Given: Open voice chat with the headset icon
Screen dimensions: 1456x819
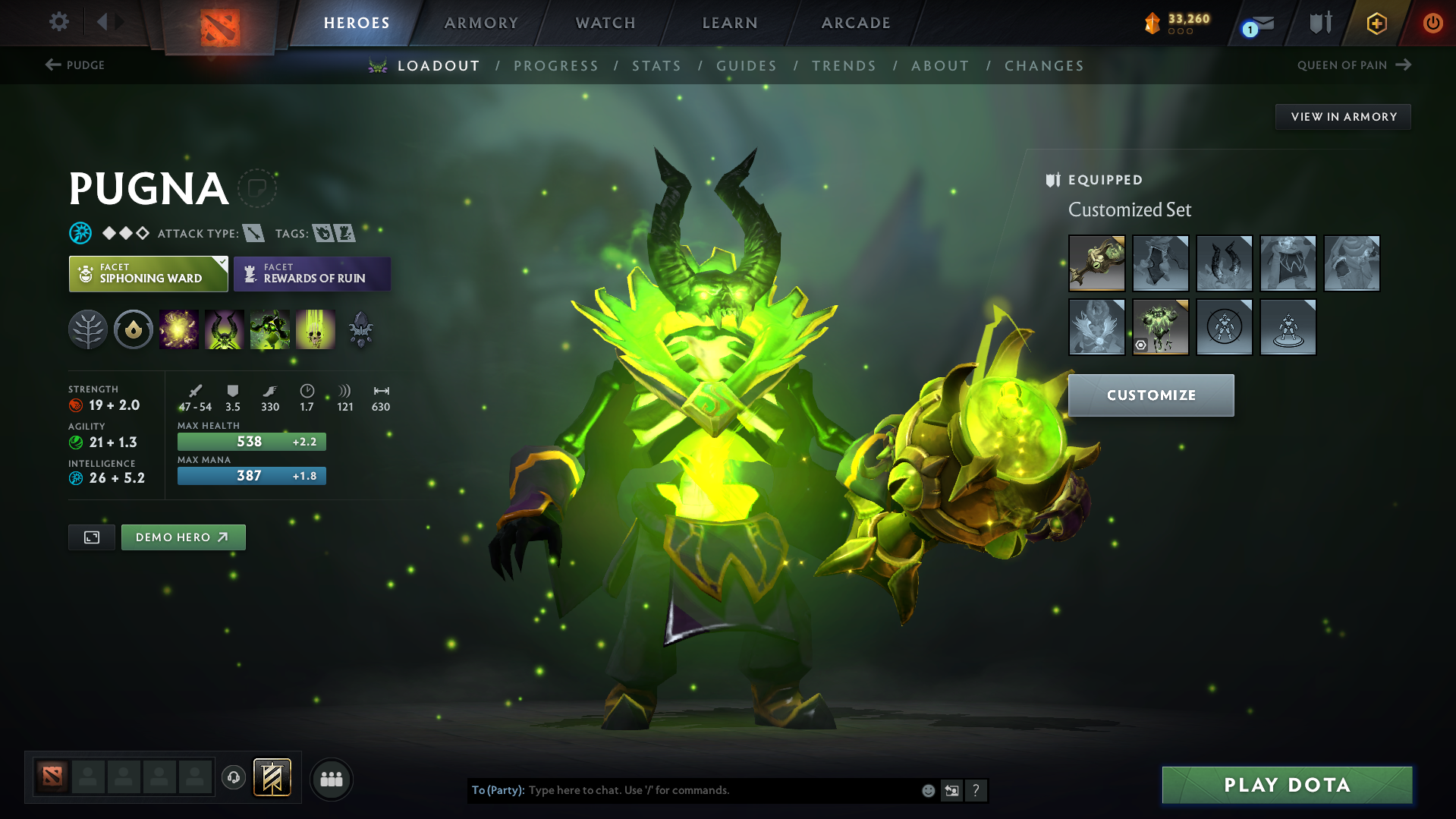Looking at the screenshot, I should coord(234,779).
